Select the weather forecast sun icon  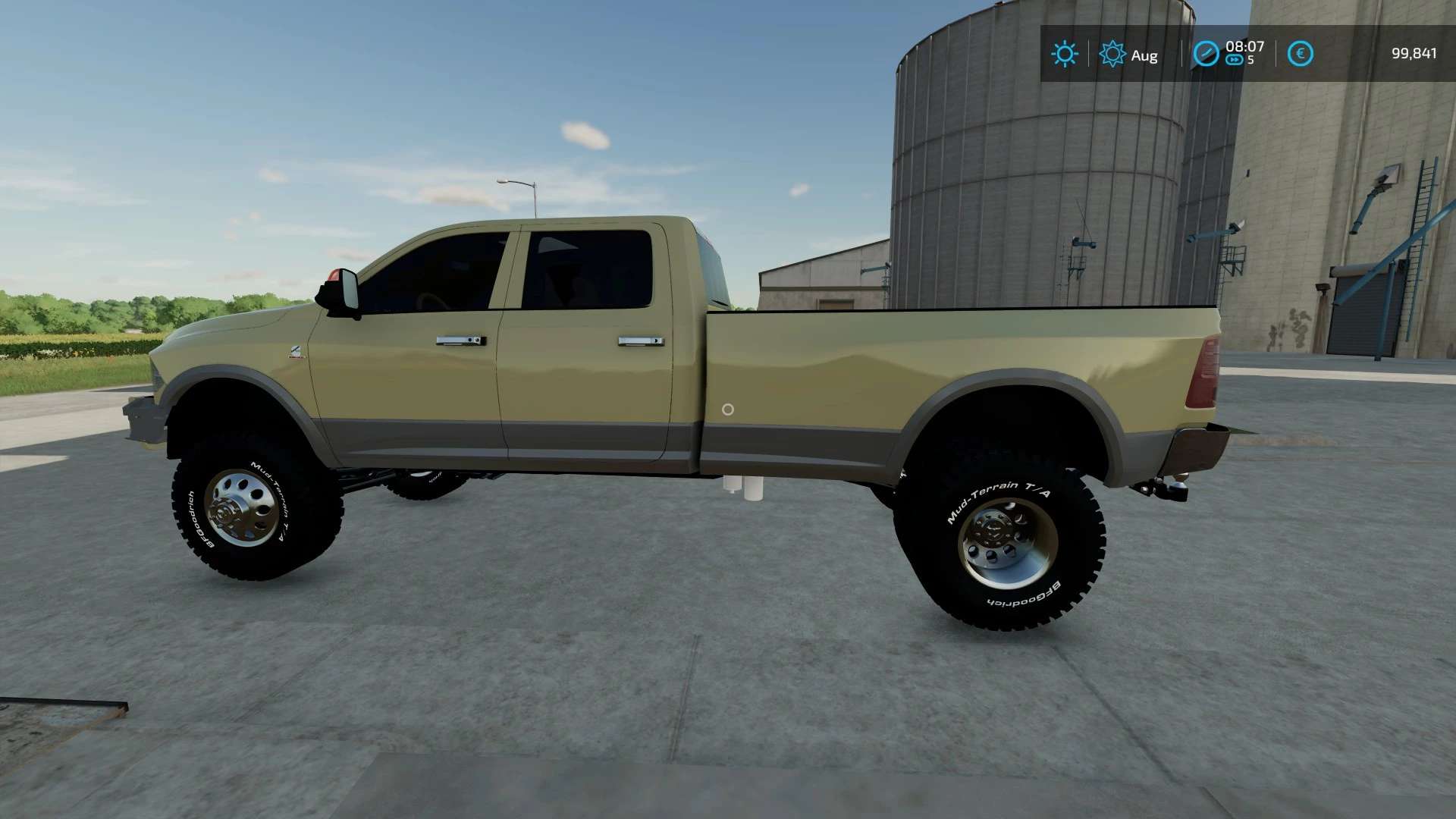(1112, 53)
